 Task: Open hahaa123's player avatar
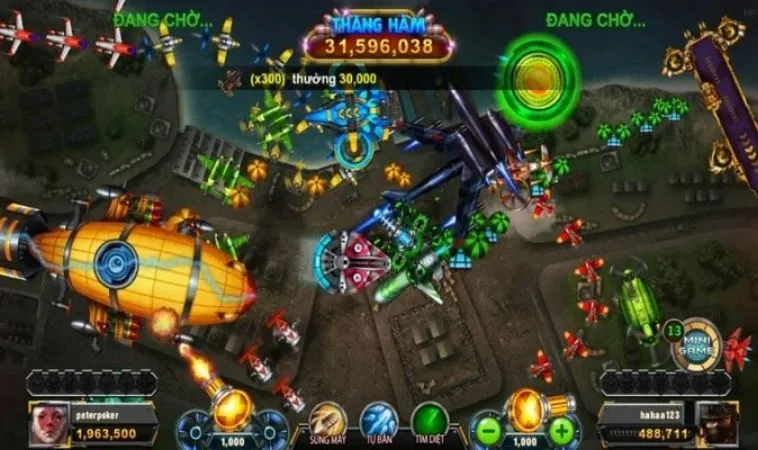pos(715,424)
